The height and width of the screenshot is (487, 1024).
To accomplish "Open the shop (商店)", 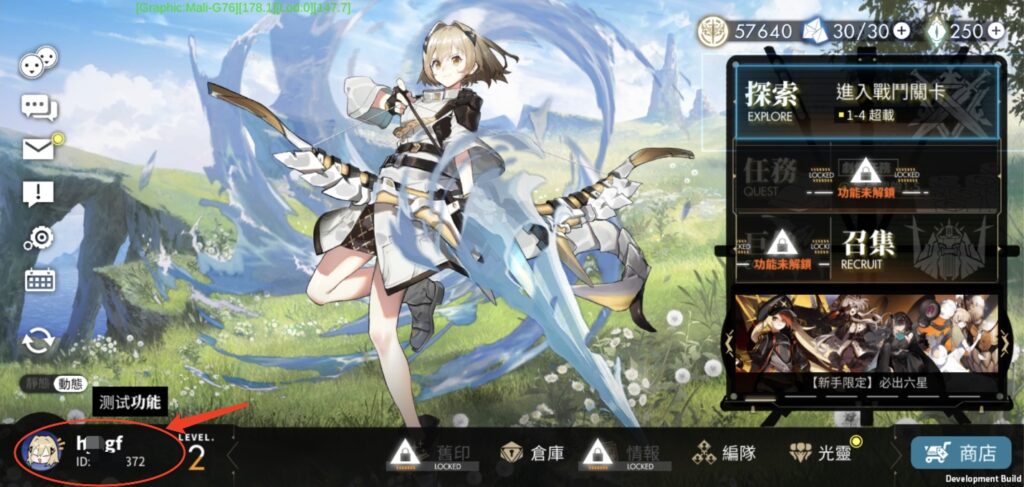I will pos(960,453).
